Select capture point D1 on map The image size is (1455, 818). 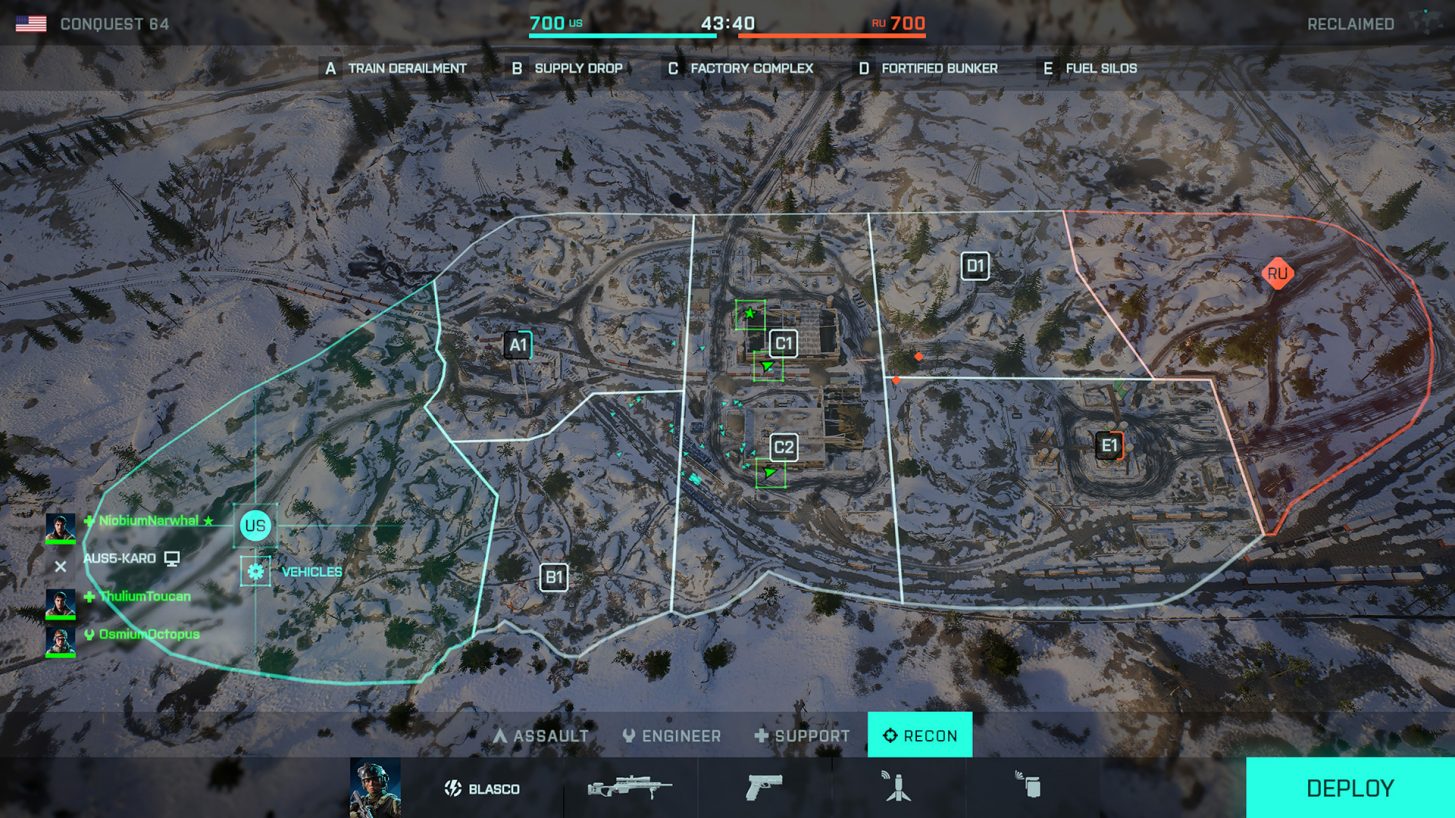click(975, 266)
